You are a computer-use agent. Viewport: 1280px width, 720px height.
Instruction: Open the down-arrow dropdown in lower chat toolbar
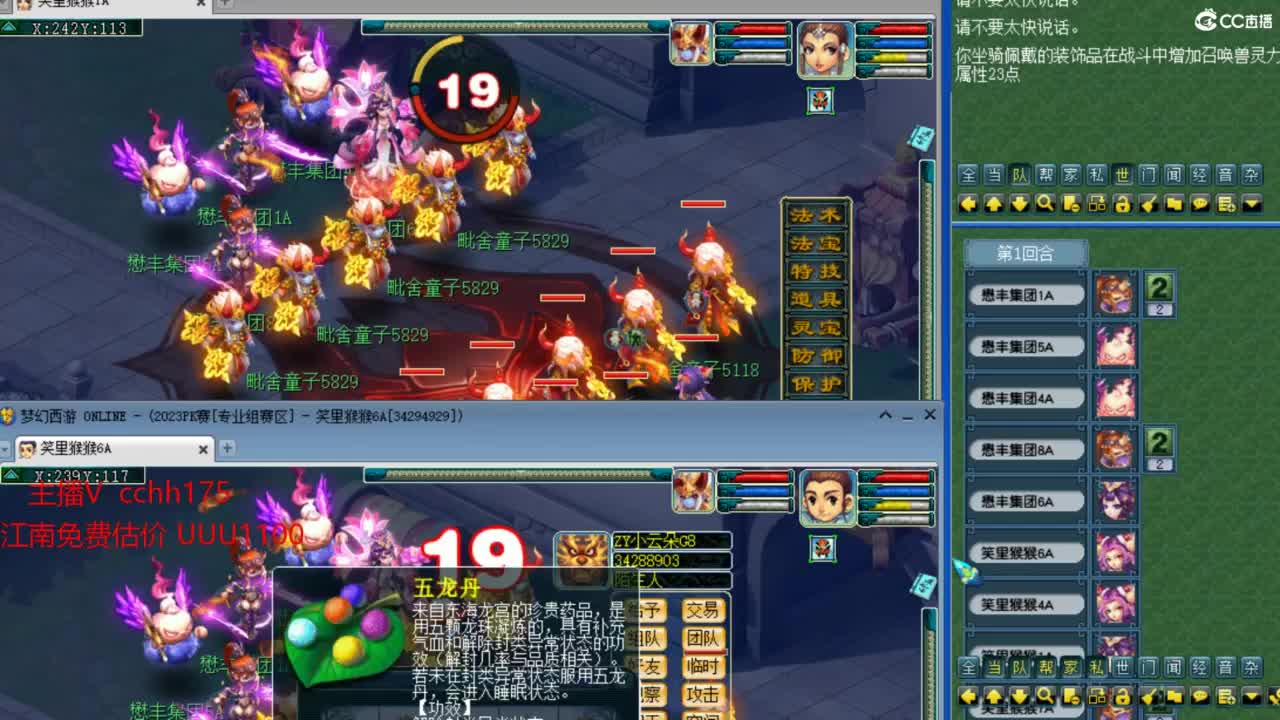(1249, 695)
